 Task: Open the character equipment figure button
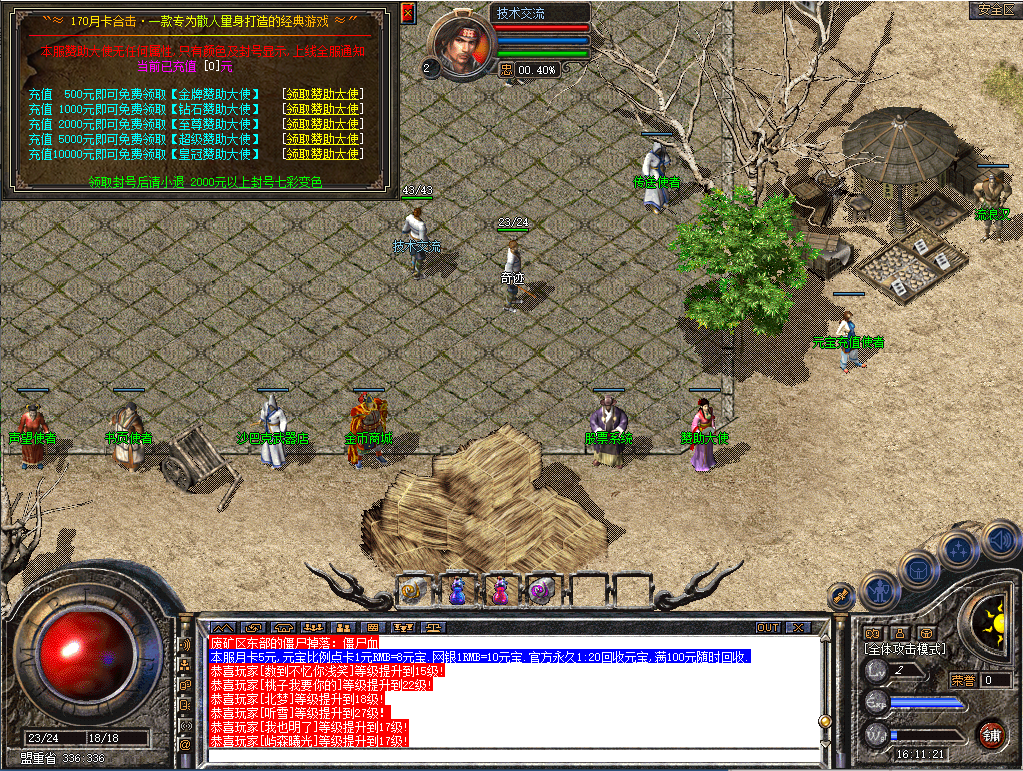click(879, 590)
